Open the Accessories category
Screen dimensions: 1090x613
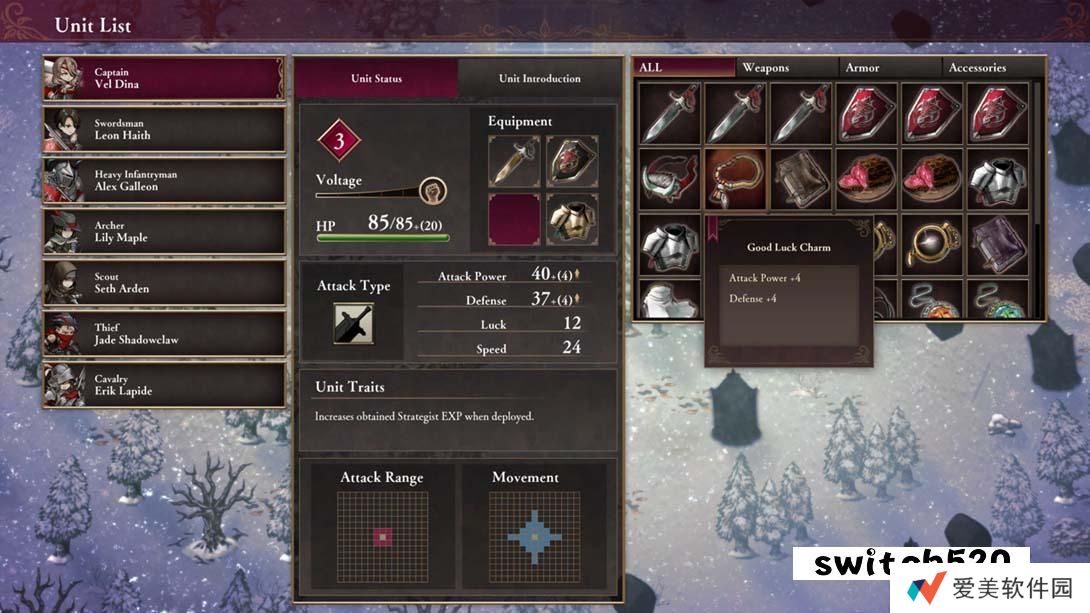coord(993,67)
